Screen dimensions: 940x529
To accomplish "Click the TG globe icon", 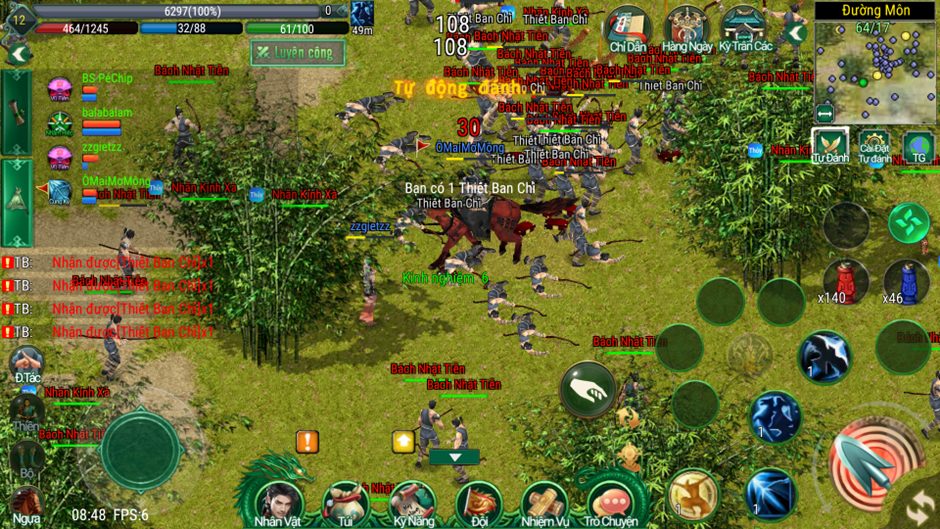I will 918,147.
